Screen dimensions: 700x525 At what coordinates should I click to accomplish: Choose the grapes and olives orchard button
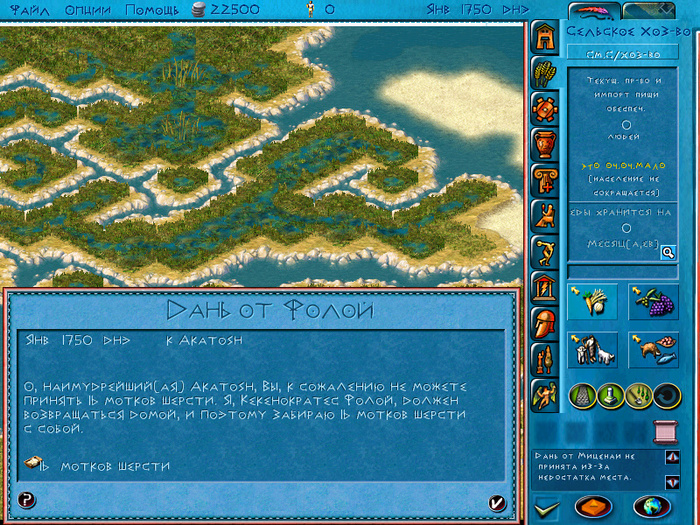653,301
